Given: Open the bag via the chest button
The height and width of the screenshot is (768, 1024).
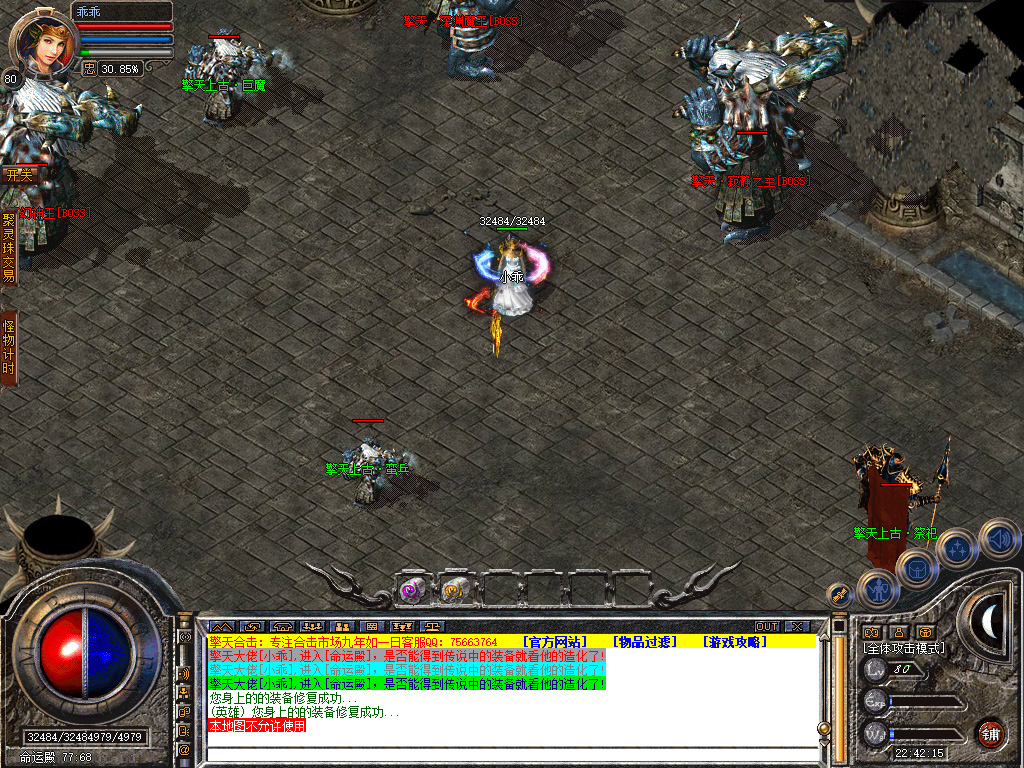Looking at the screenshot, I should click(916, 569).
